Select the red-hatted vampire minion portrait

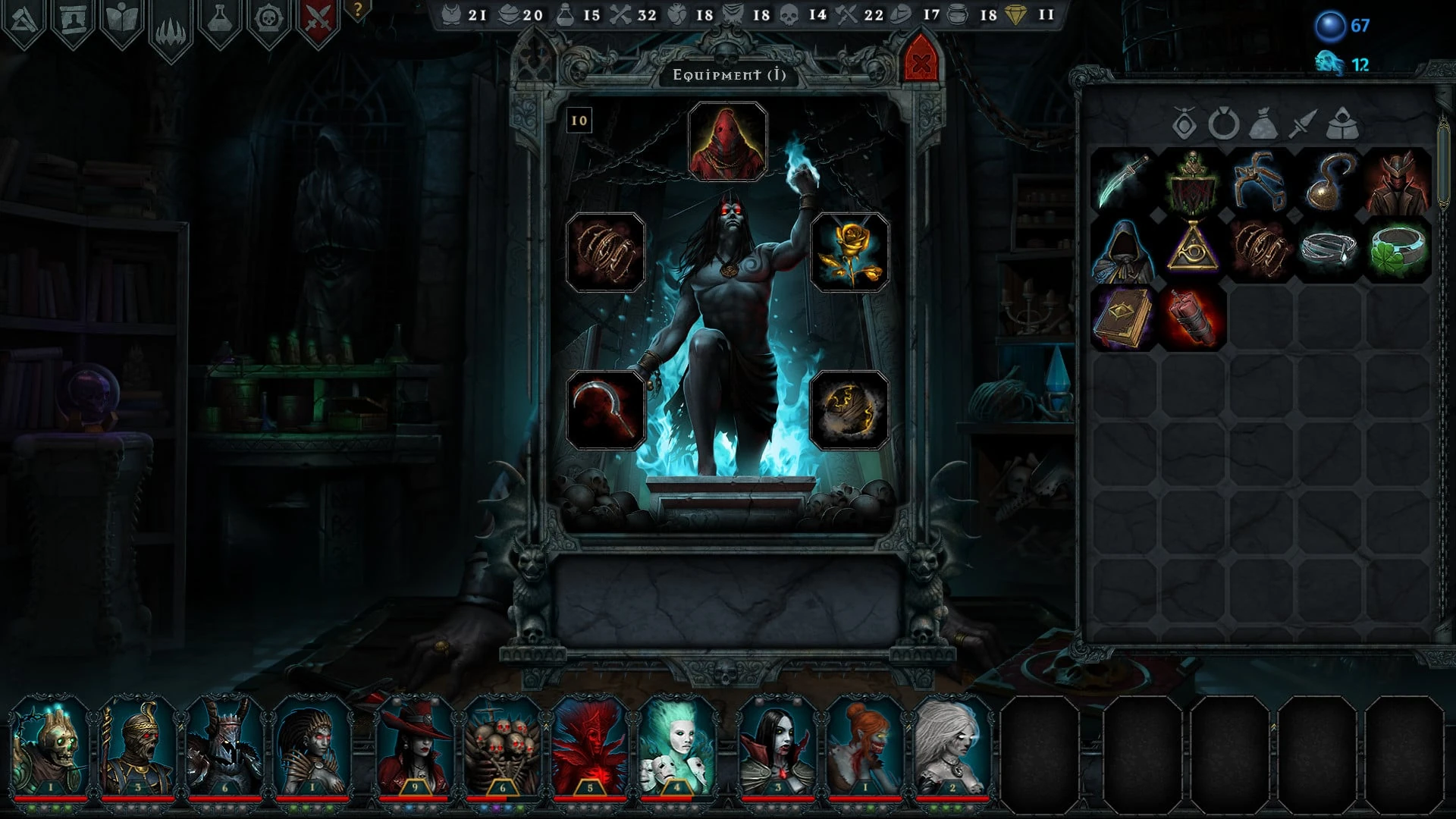click(414, 747)
